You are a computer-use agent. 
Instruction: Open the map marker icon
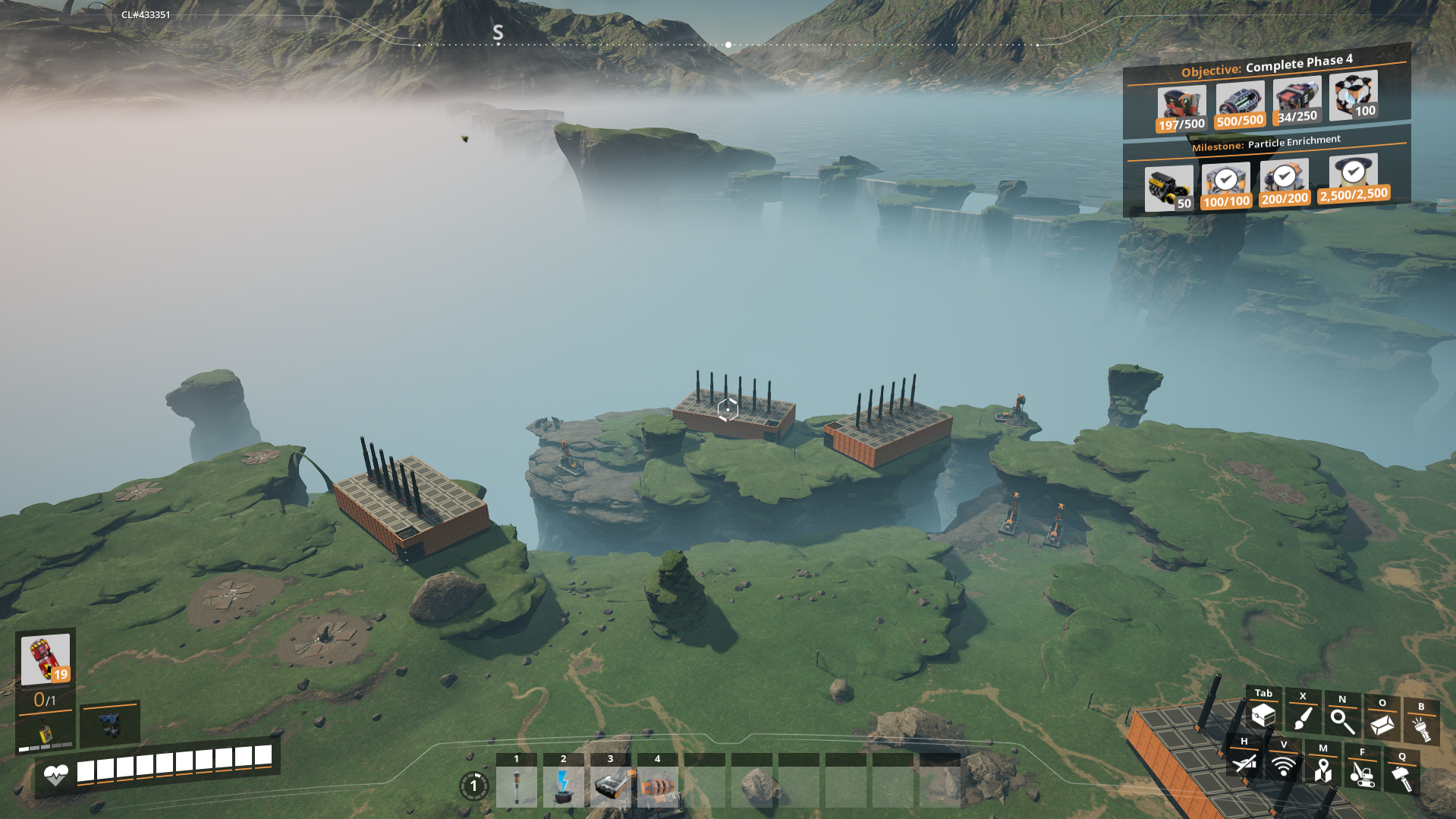point(1323,770)
